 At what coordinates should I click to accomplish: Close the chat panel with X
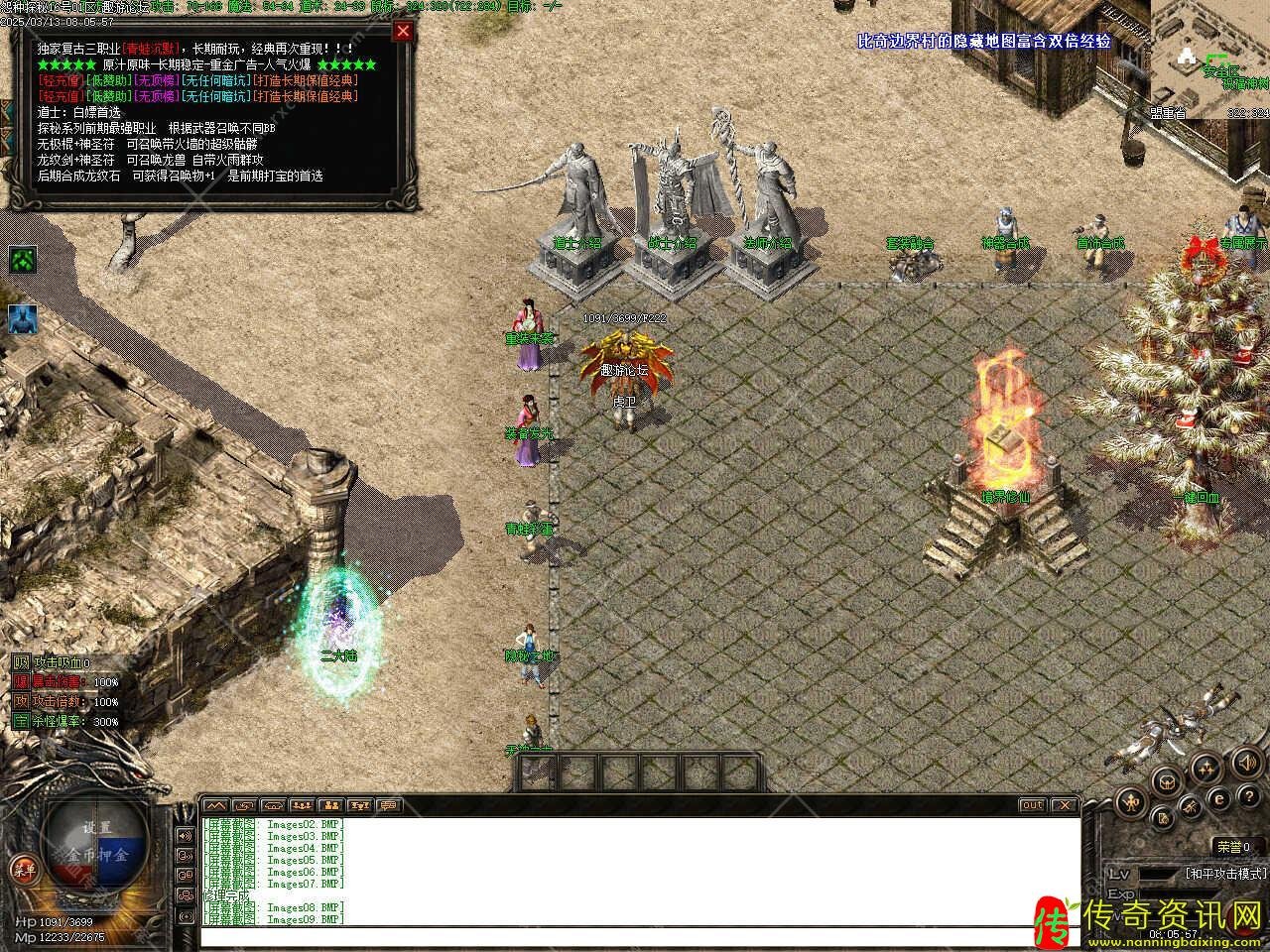pyautogui.click(x=1064, y=805)
